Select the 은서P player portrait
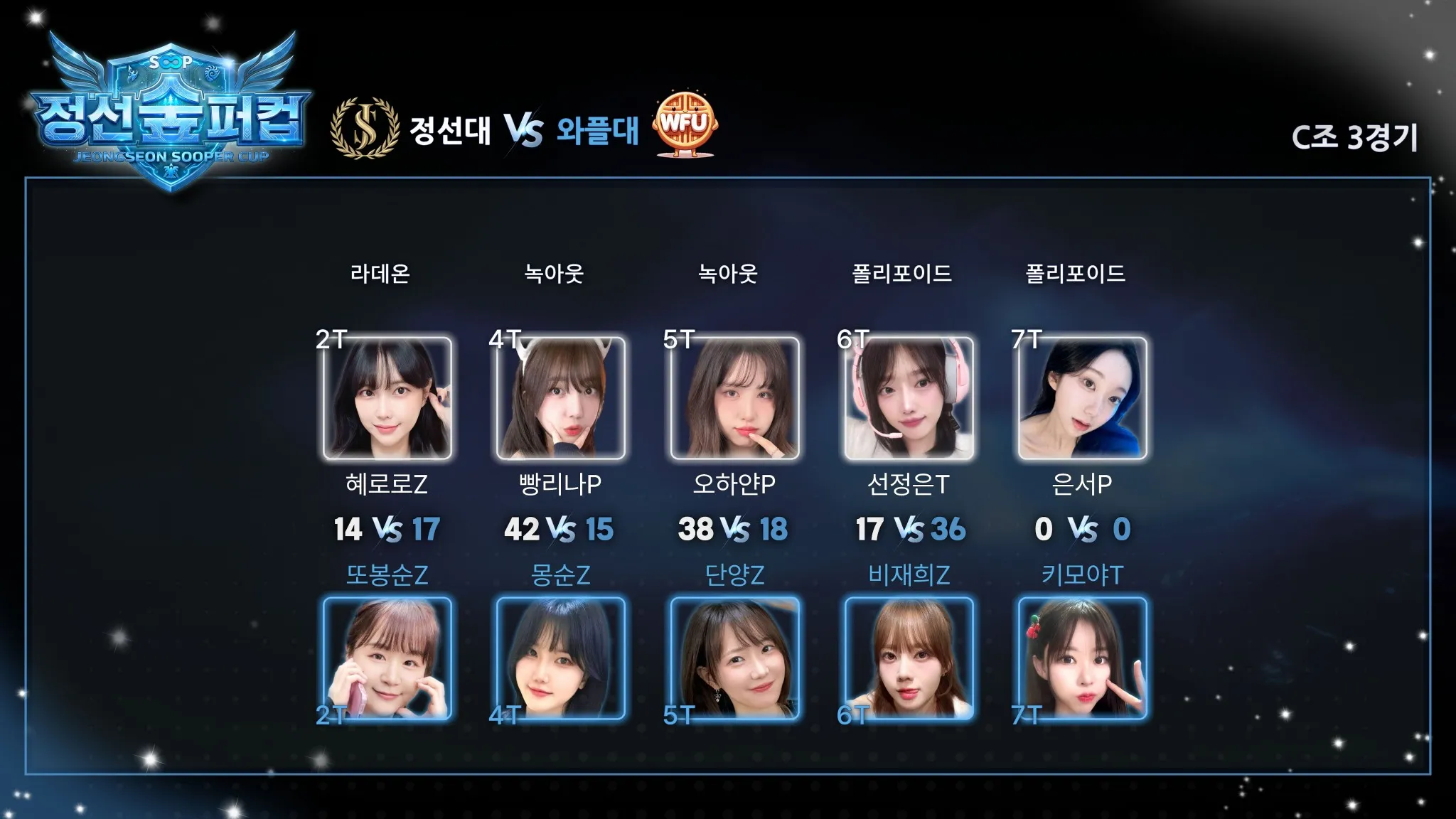 tap(1082, 398)
